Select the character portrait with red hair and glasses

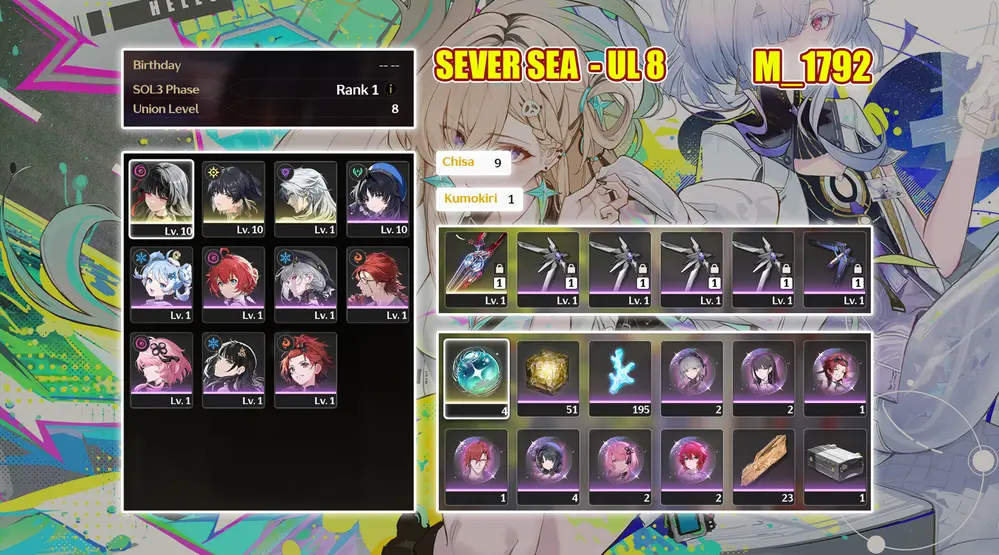point(377,284)
